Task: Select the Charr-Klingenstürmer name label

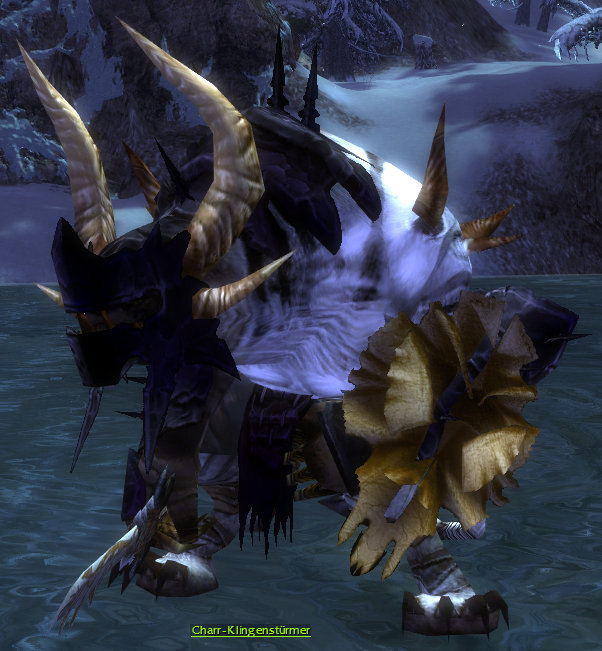Action: [x=251, y=631]
